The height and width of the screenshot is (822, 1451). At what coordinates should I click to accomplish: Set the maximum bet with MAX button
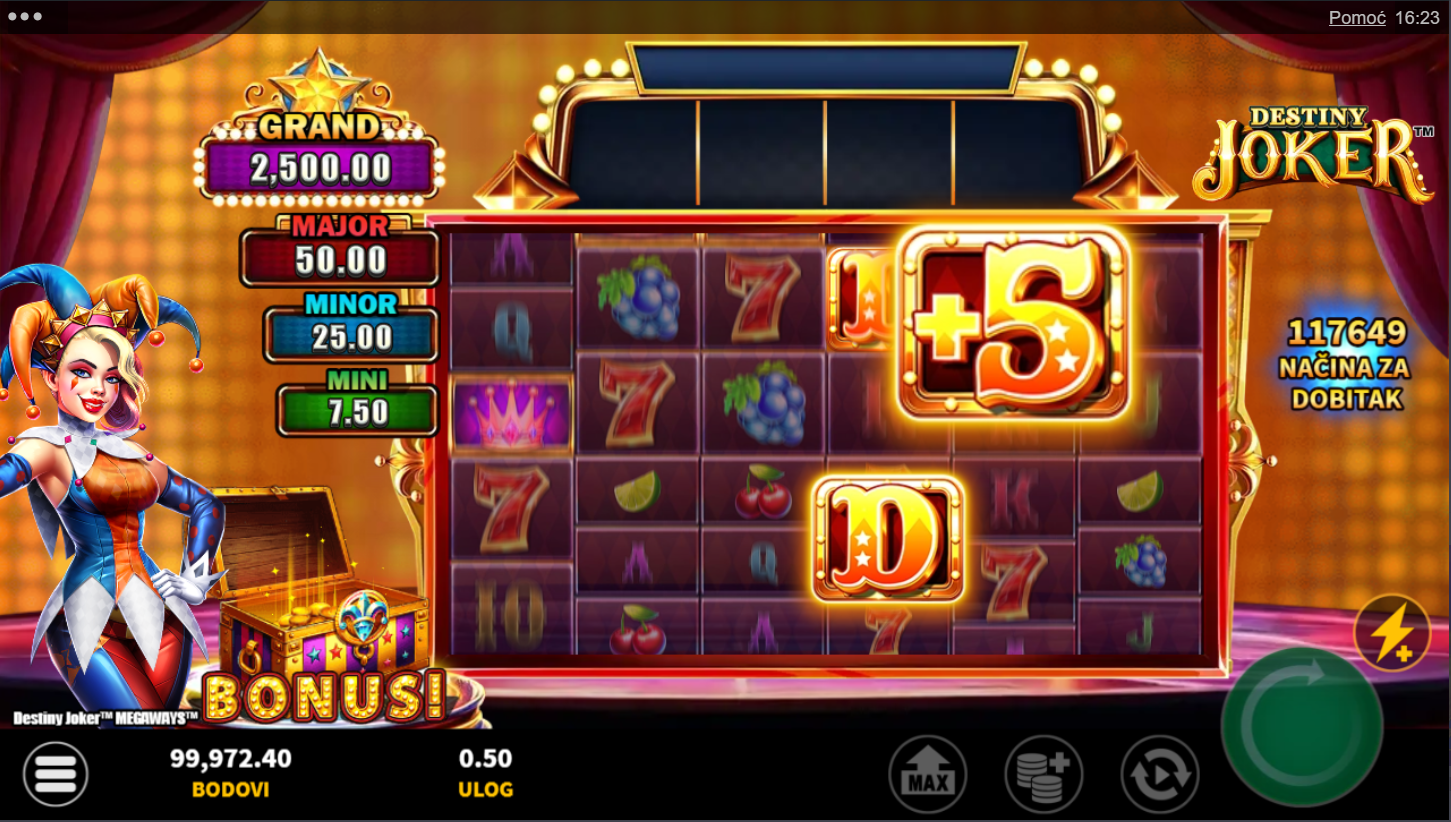point(927,774)
